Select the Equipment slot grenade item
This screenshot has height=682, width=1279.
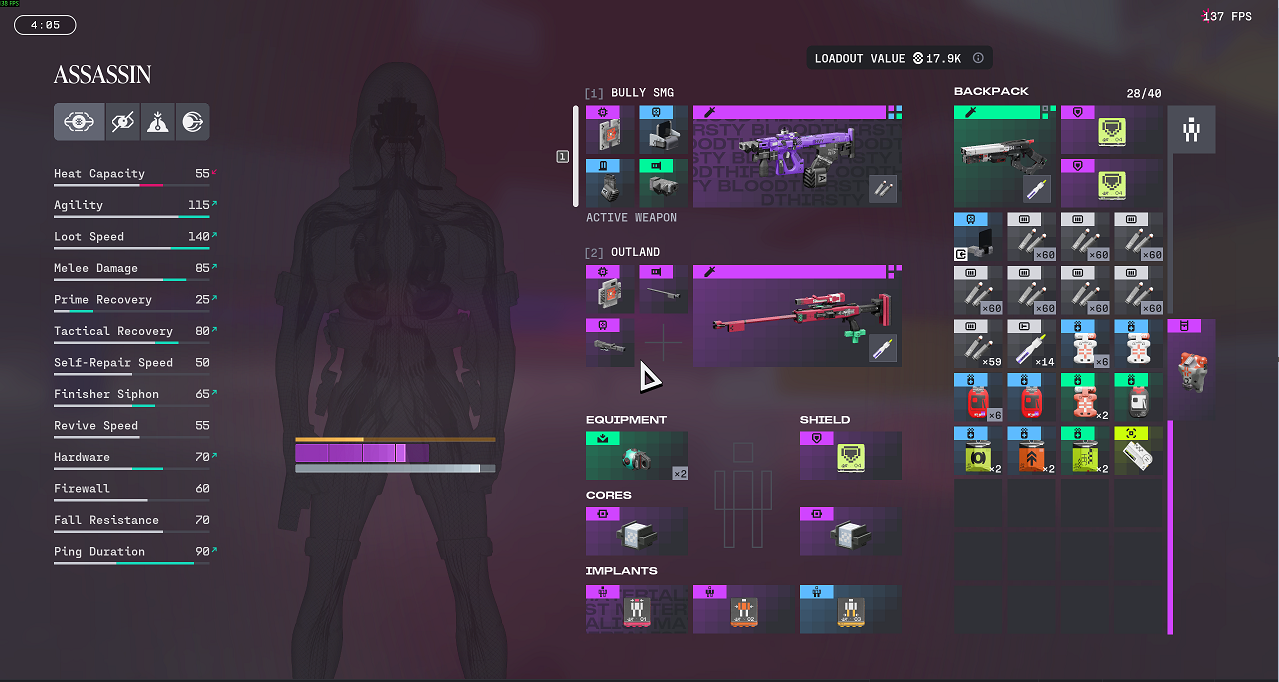[636, 456]
